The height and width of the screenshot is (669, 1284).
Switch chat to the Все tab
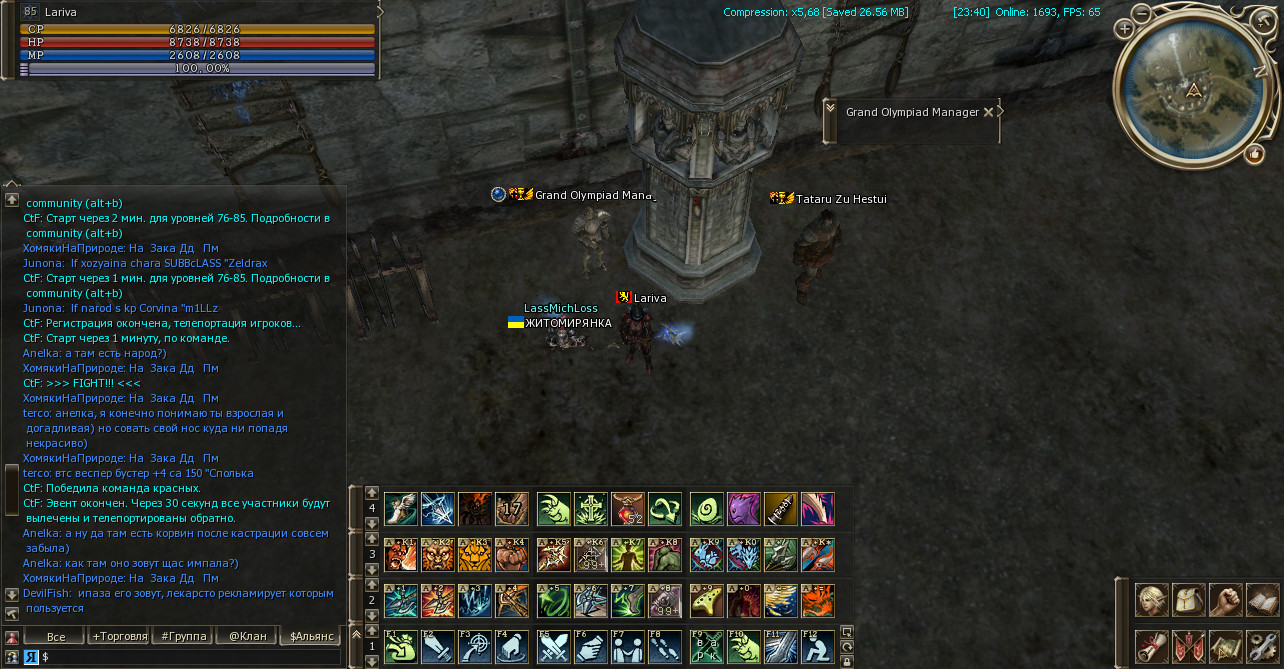pyautogui.click(x=56, y=636)
